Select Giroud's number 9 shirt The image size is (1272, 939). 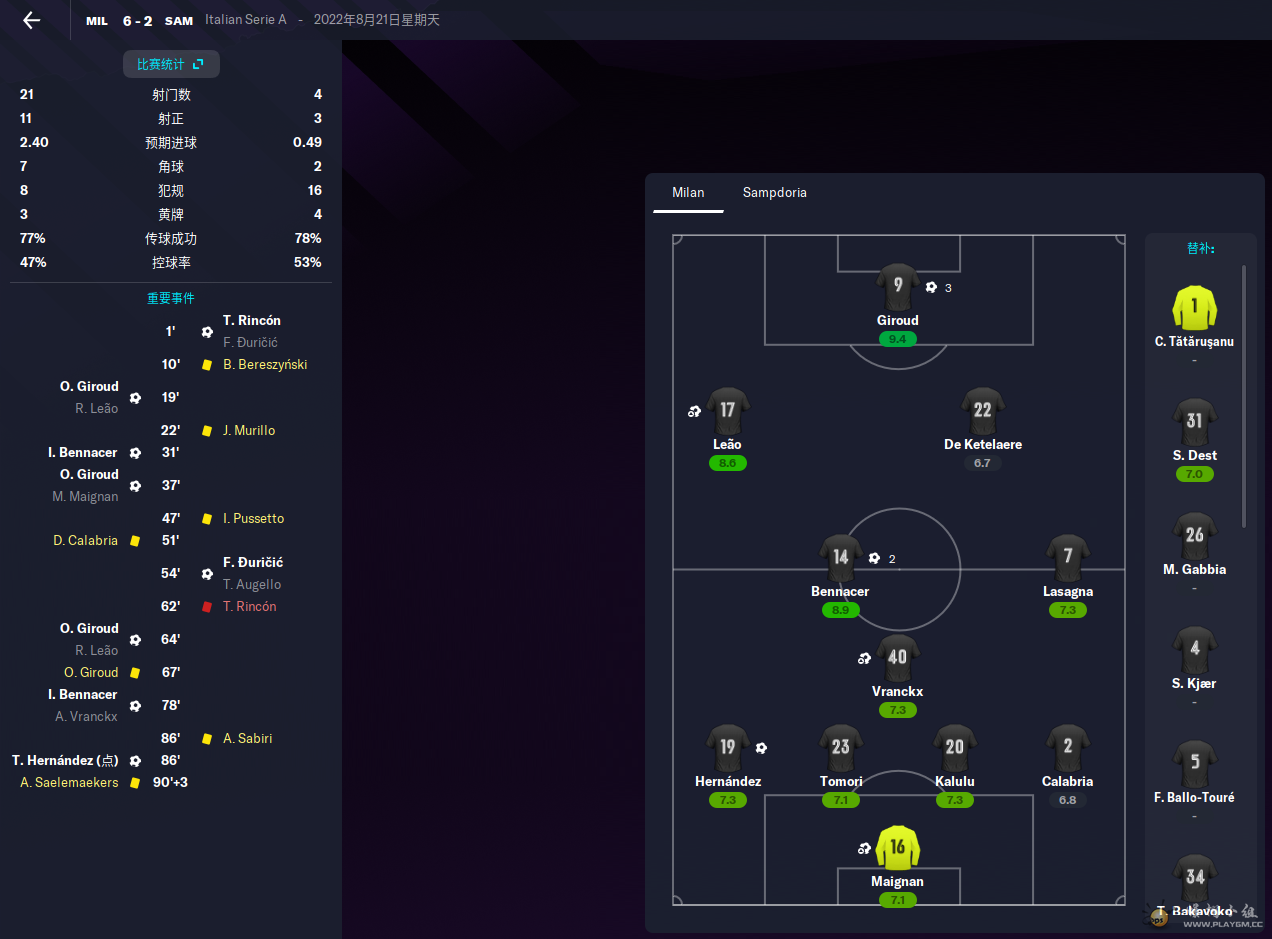(897, 288)
